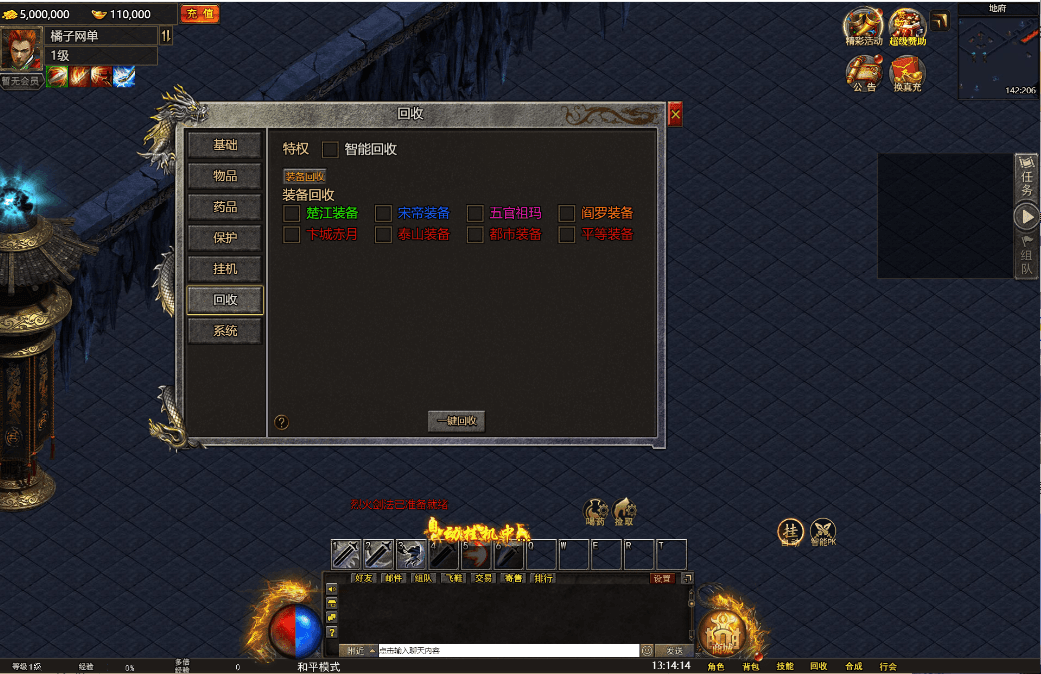Toggle the 智能回收 smart recycle checkbox
Image resolution: width=1041 pixels, height=674 pixels.
point(331,150)
